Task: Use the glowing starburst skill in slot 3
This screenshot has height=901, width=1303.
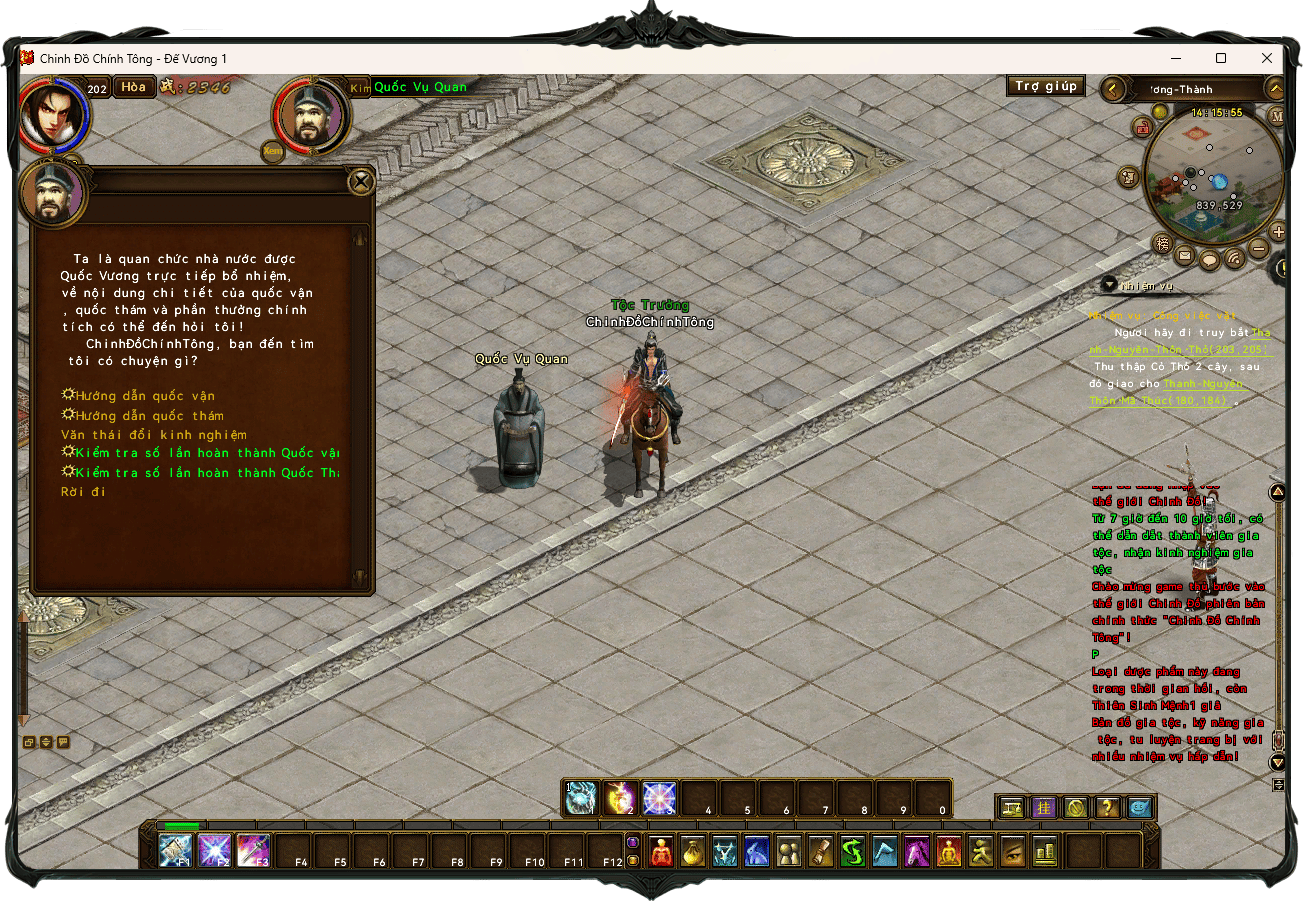Action: tap(658, 797)
